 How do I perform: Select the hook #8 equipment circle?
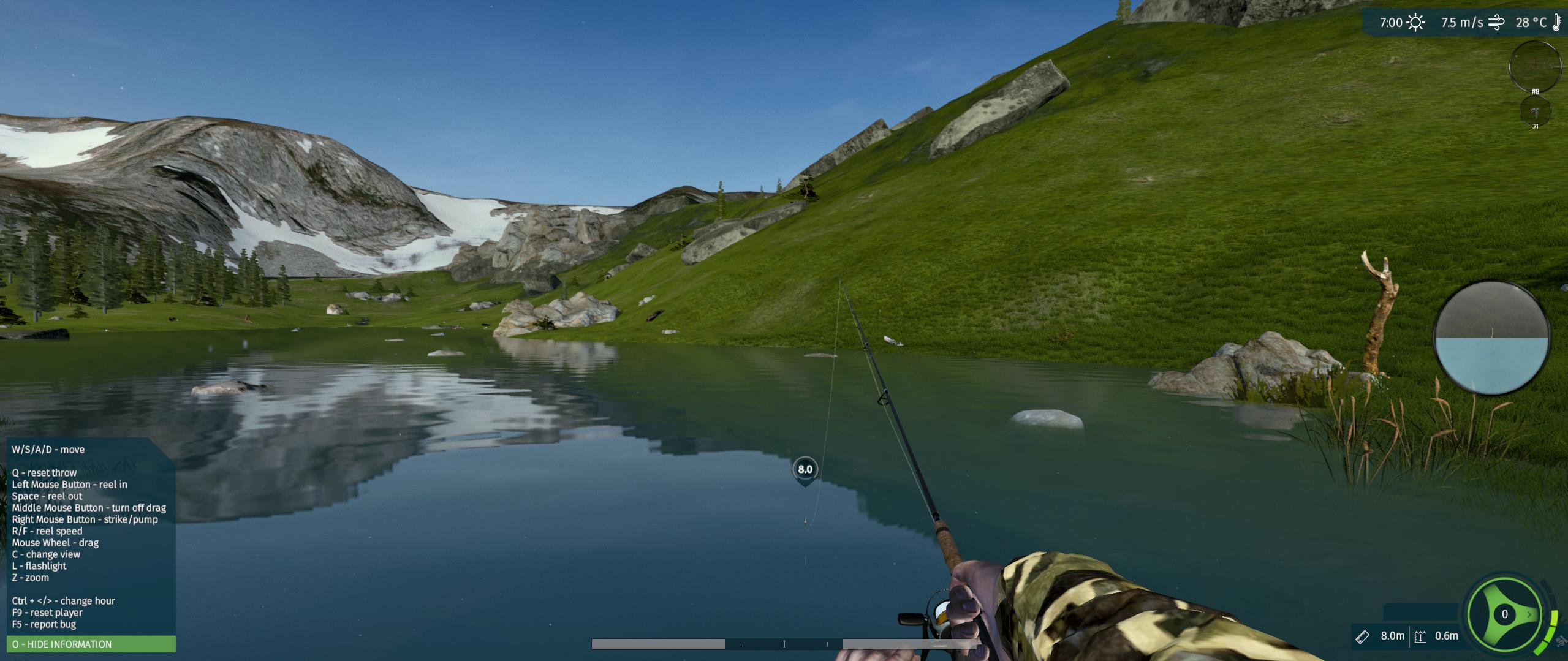click(x=1534, y=64)
